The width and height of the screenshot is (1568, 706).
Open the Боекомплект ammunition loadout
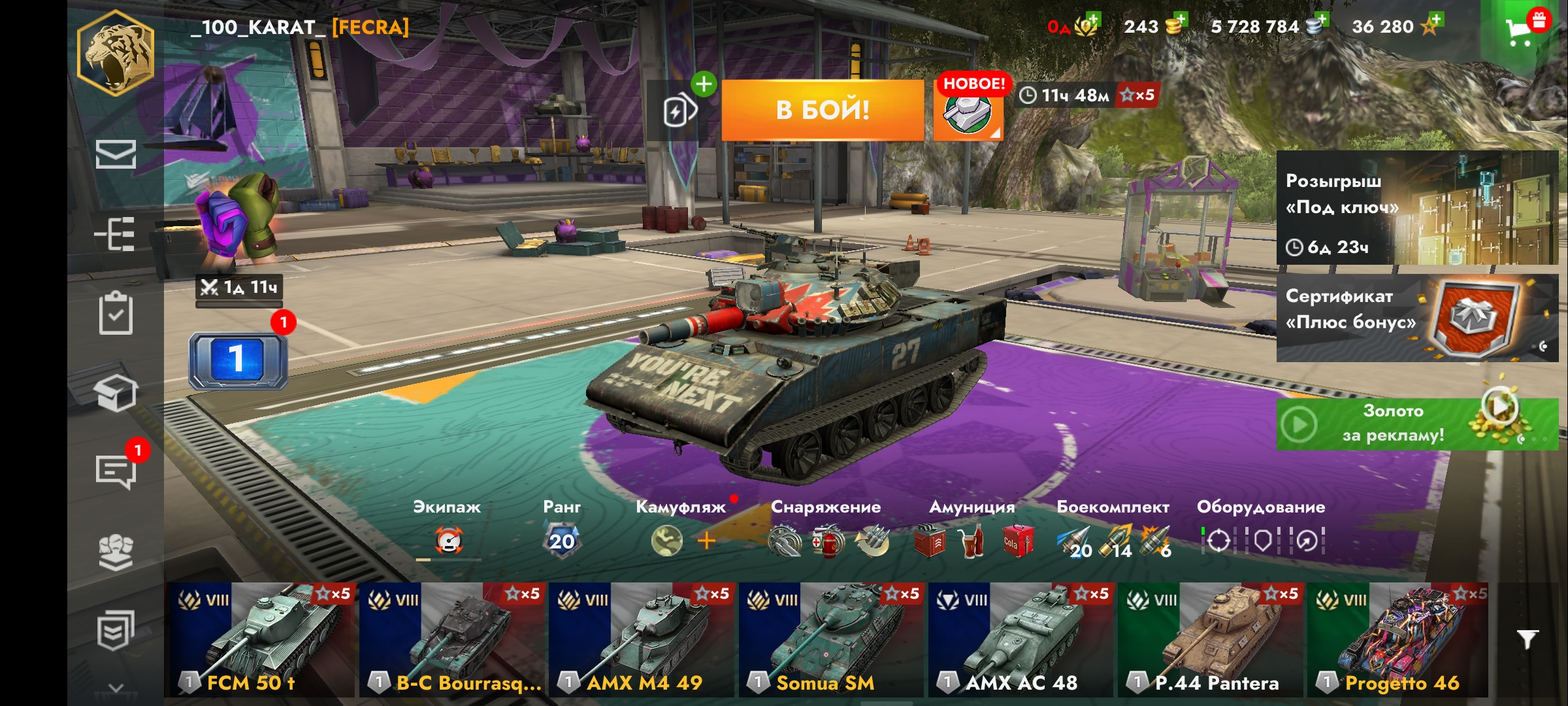click(1113, 531)
